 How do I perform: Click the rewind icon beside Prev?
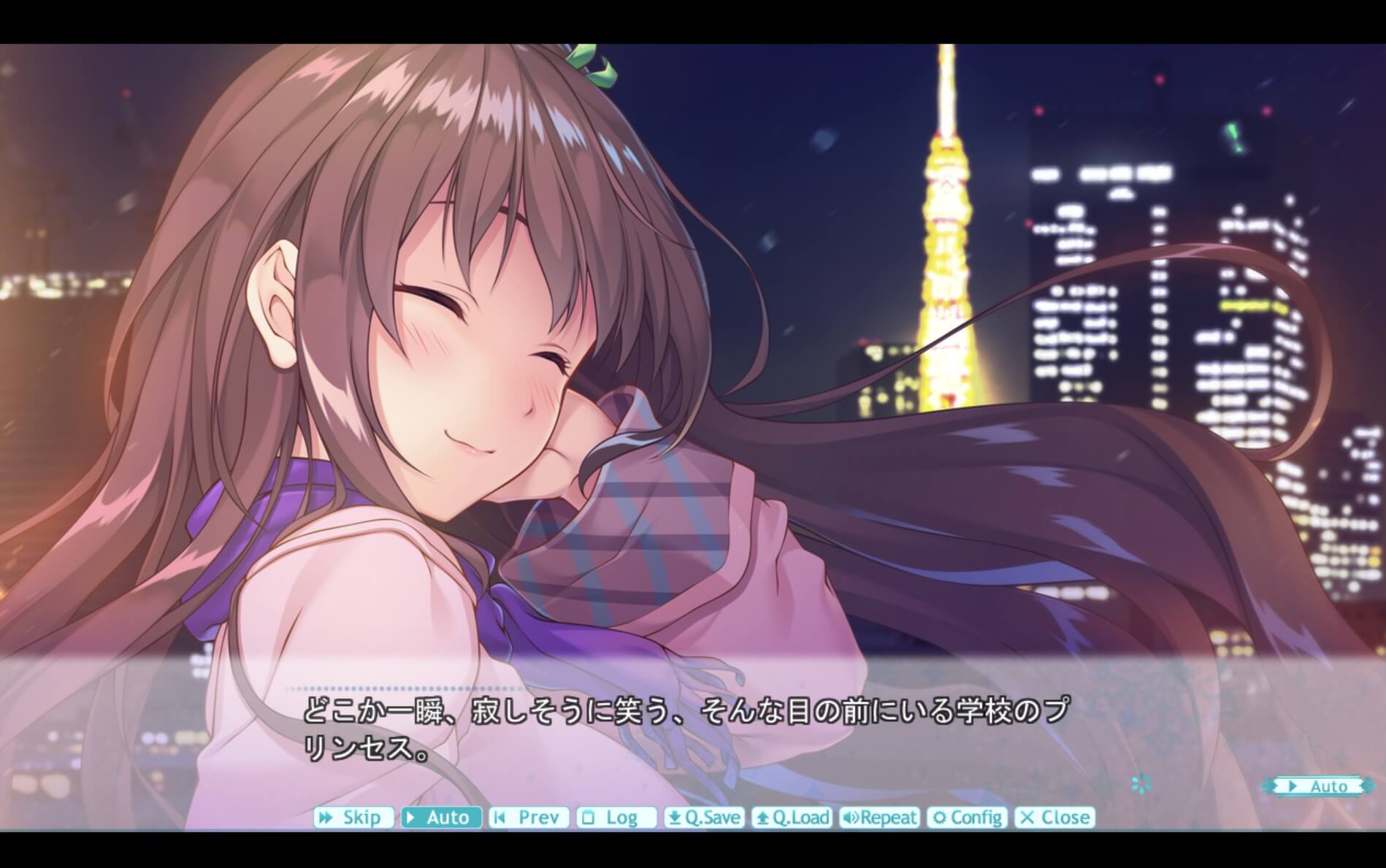click(x=499, y=817)
